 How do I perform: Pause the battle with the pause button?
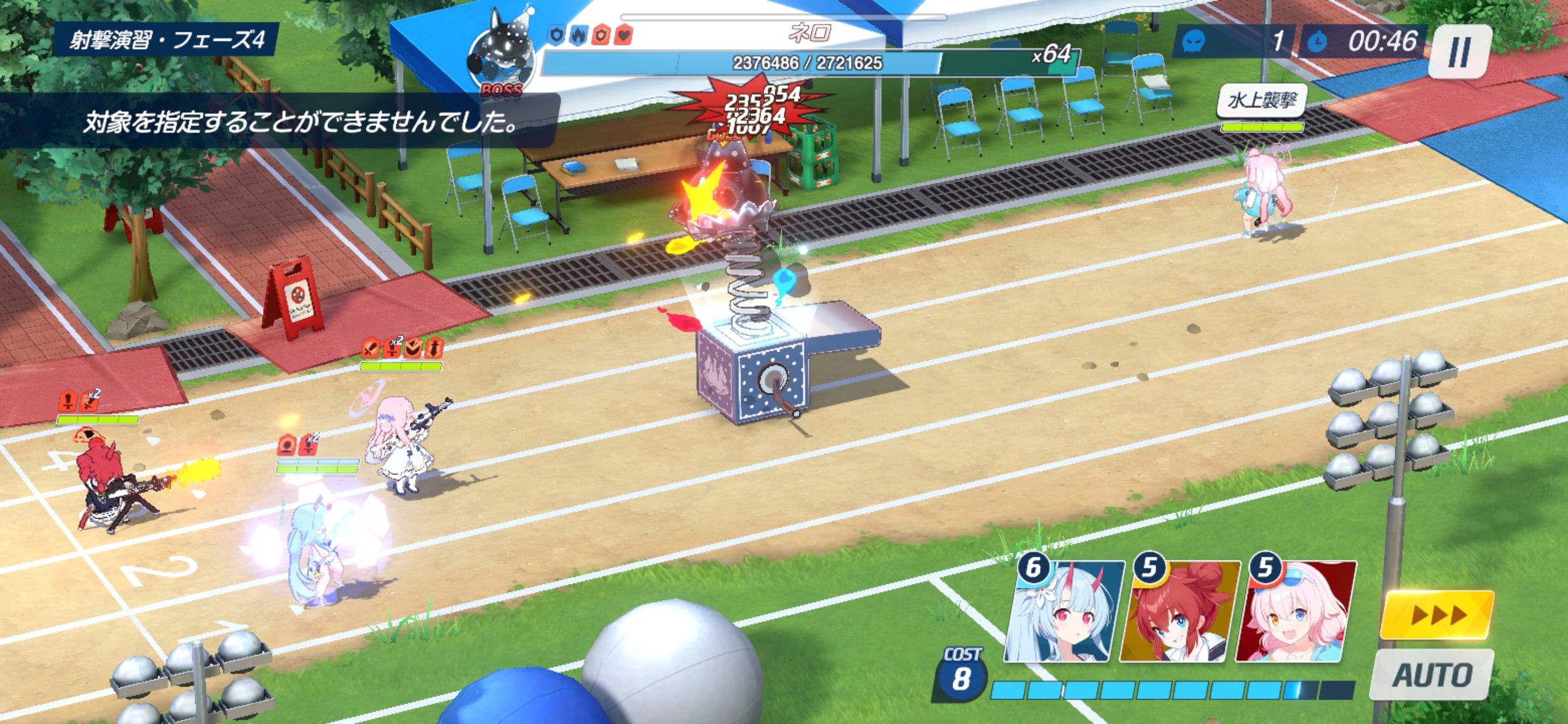click(x=1459, y=52)
